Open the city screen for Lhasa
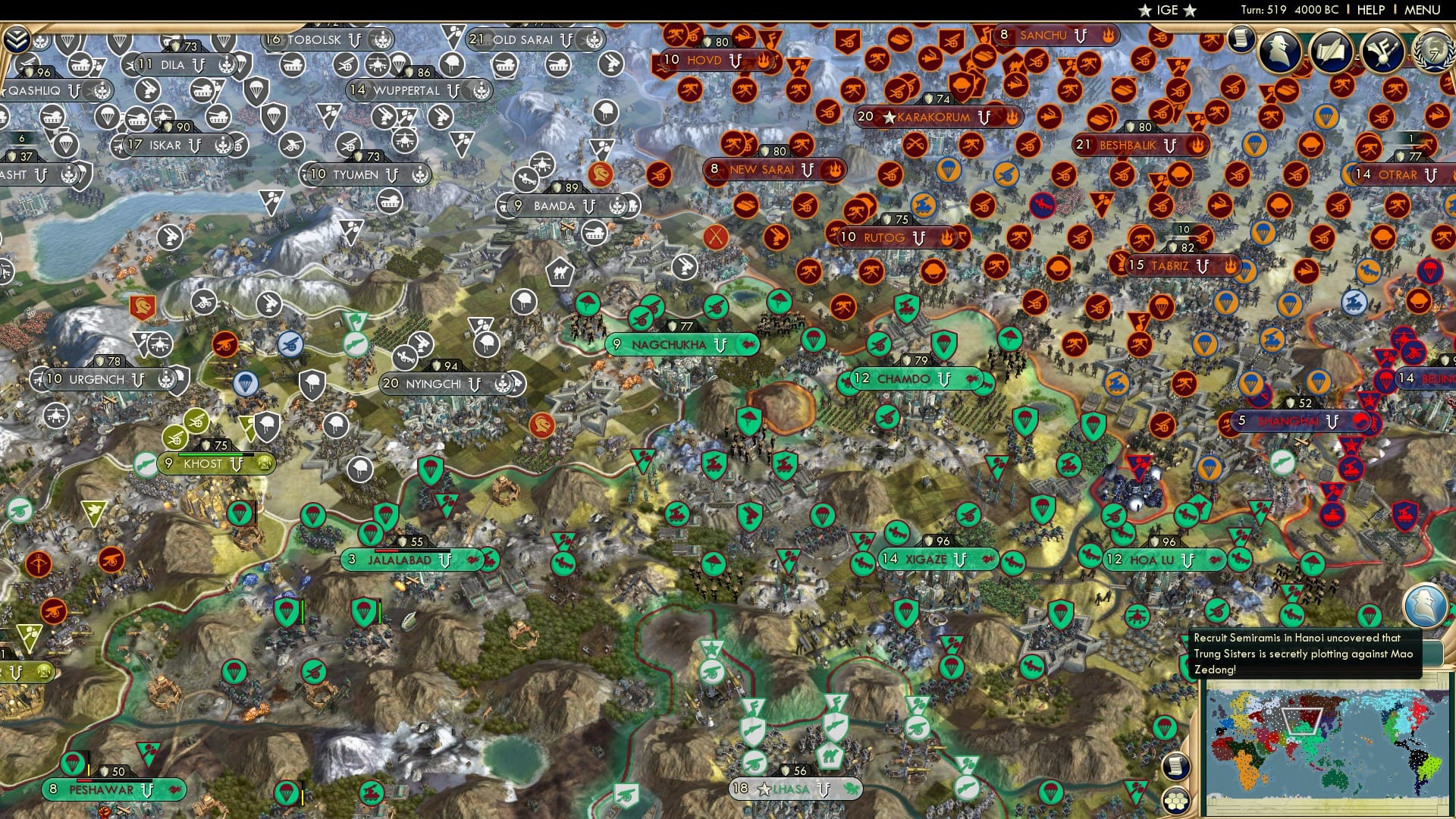Screen dimensions: 1456x819 coord(789,789)
